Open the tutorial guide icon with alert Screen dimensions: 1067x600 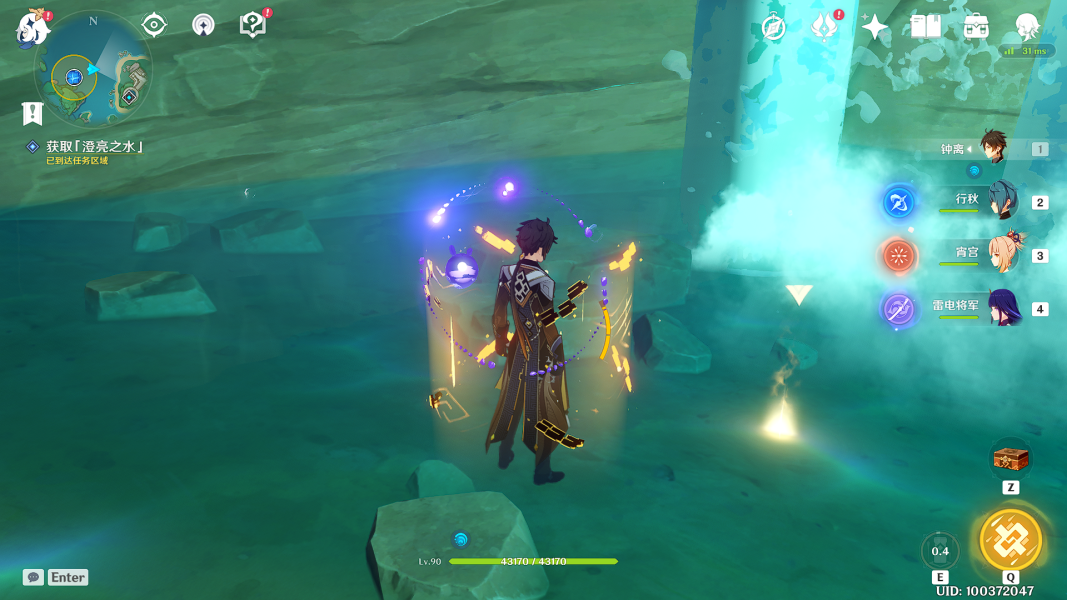[x=253, y=24]
